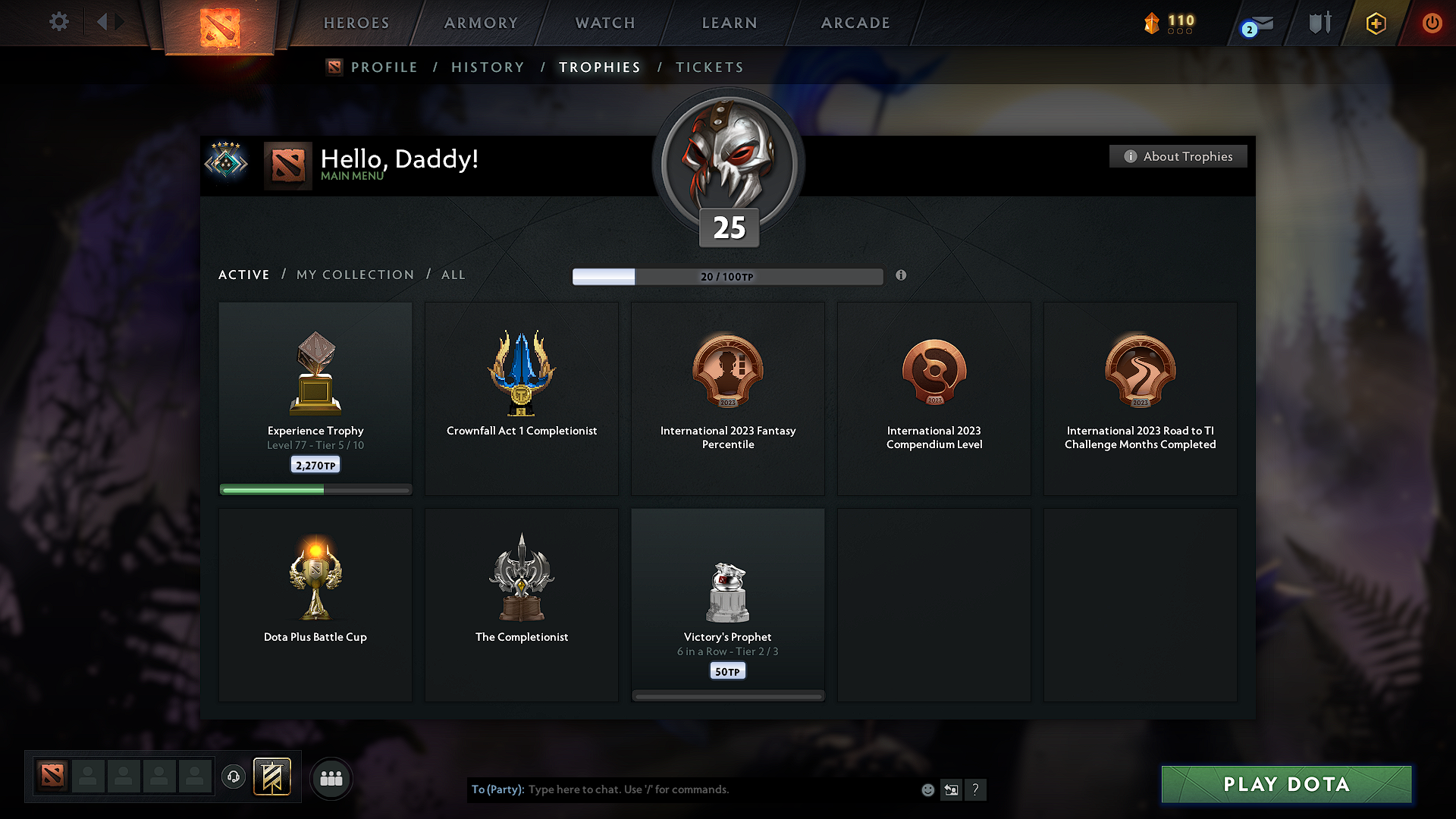Click the emoticon smiley in chat bar
1456x819 pixels.
click(927, 789)
